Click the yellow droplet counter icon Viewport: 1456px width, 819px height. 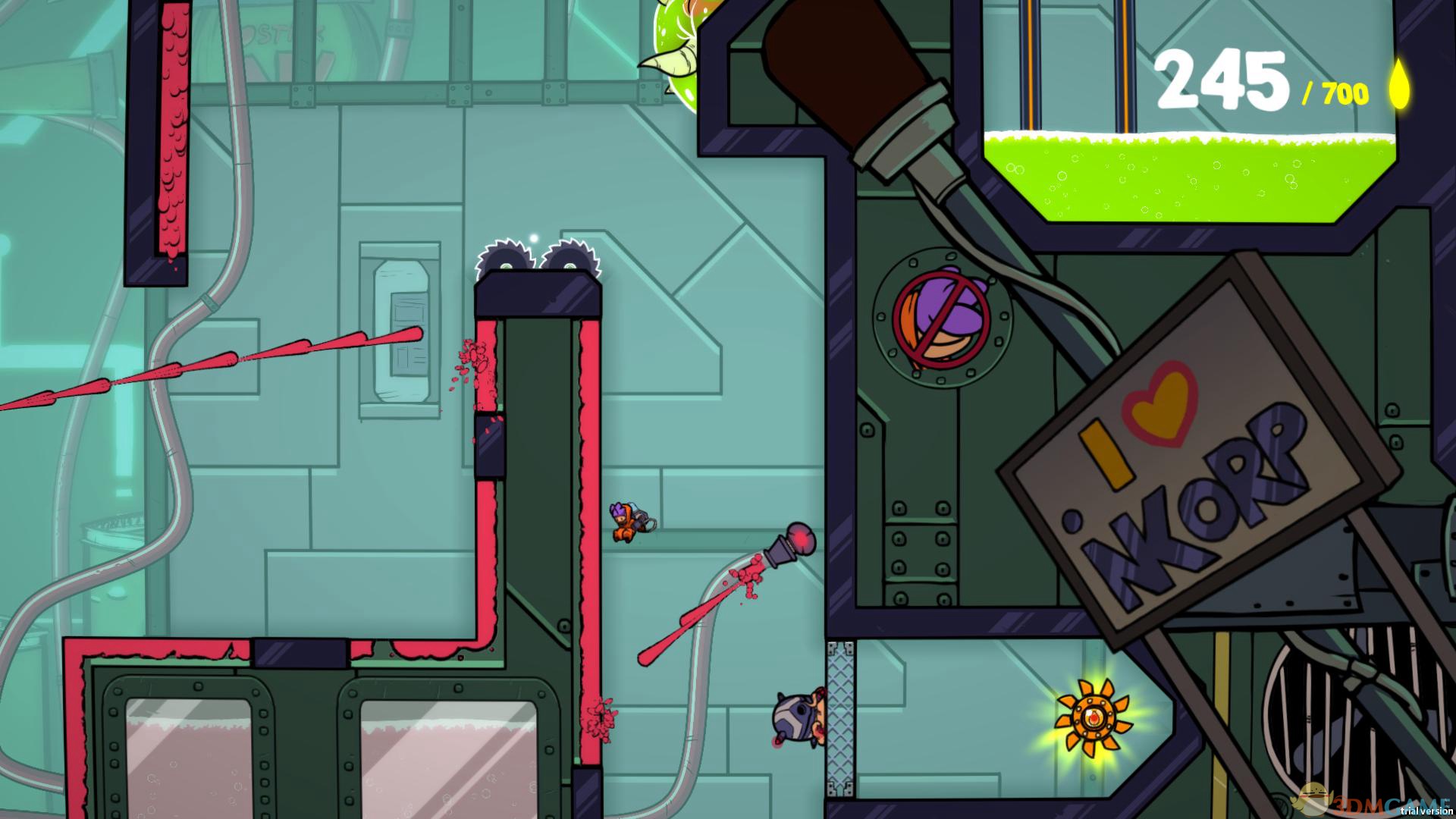point(1400,86)
